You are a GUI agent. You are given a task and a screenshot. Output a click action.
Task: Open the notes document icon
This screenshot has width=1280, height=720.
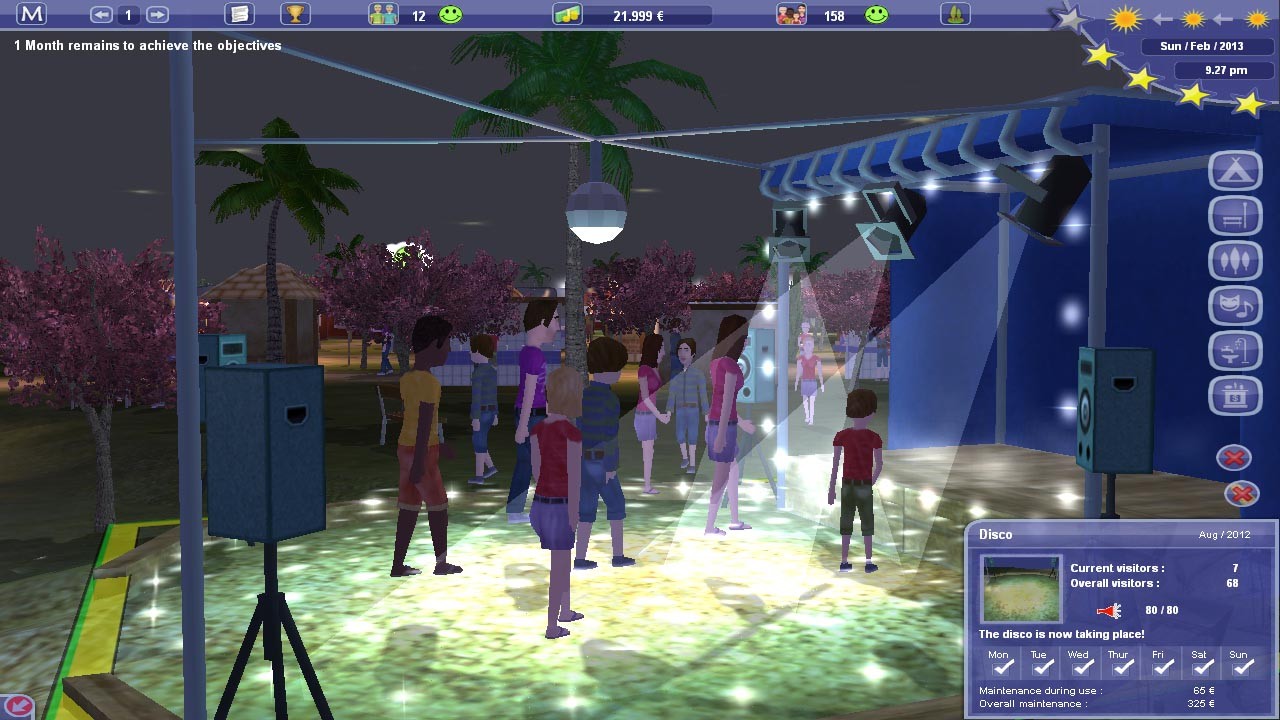[238, 14]
